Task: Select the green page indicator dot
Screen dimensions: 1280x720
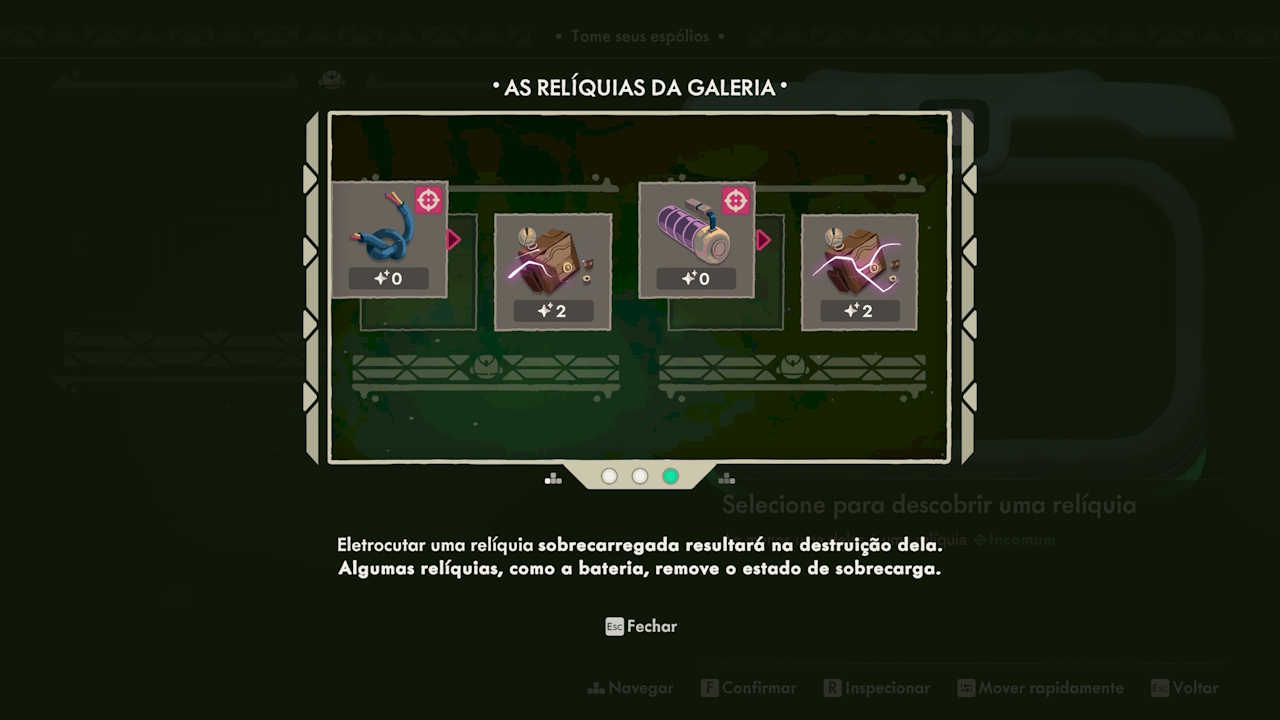Action: [670, 477]
